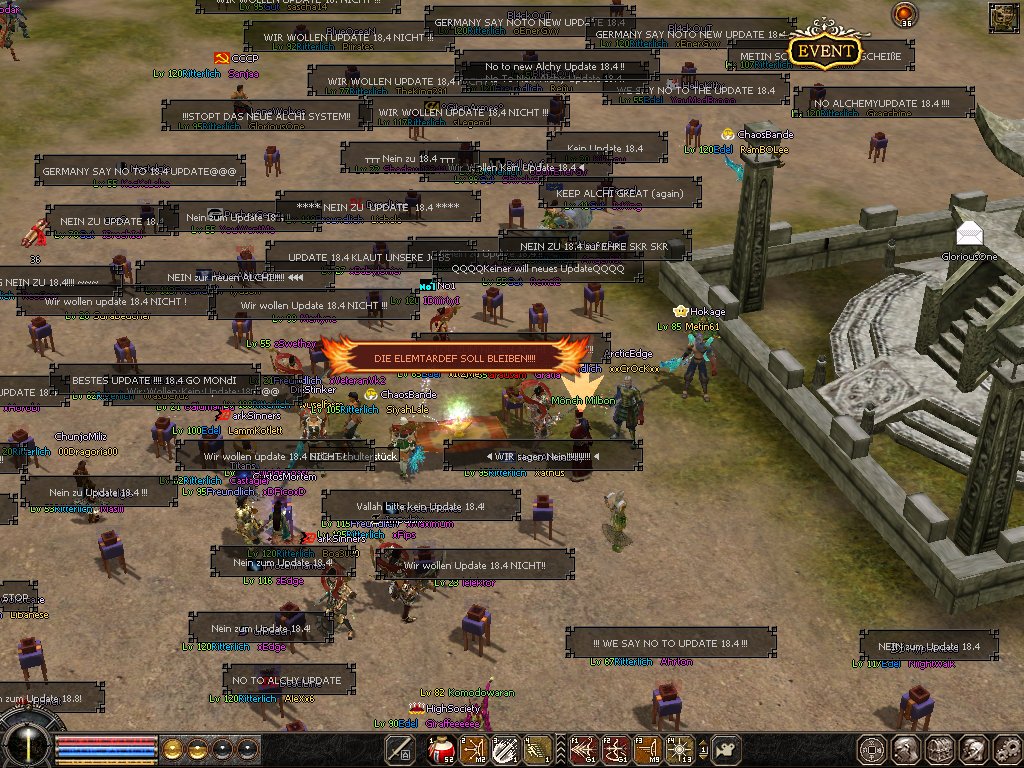1024x768 pixels.
Task: Use the red potion in slot 1
Action: (441, 749)
